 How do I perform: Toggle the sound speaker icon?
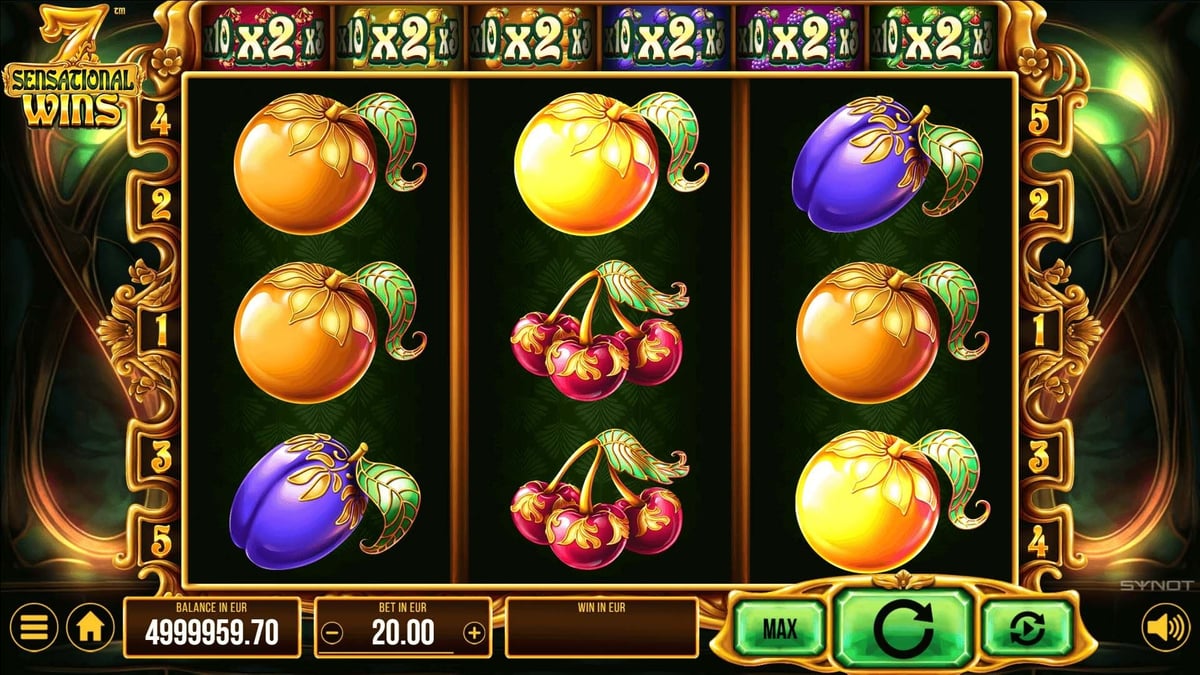(1165, 628)
